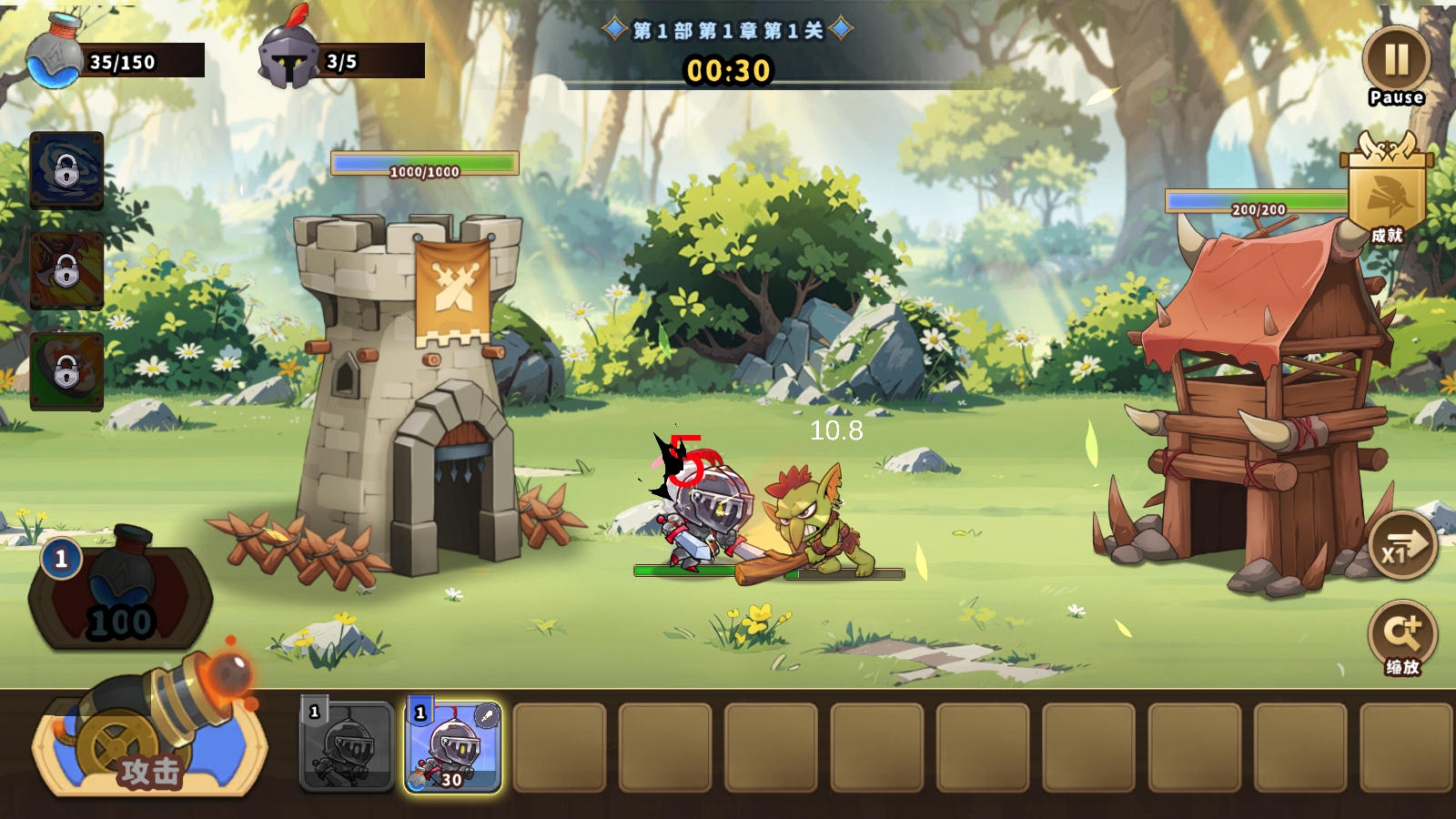Viewport: 1456px width, 819px height.
Task: Tap the locked red skill slot
Action: coord(66,270)
